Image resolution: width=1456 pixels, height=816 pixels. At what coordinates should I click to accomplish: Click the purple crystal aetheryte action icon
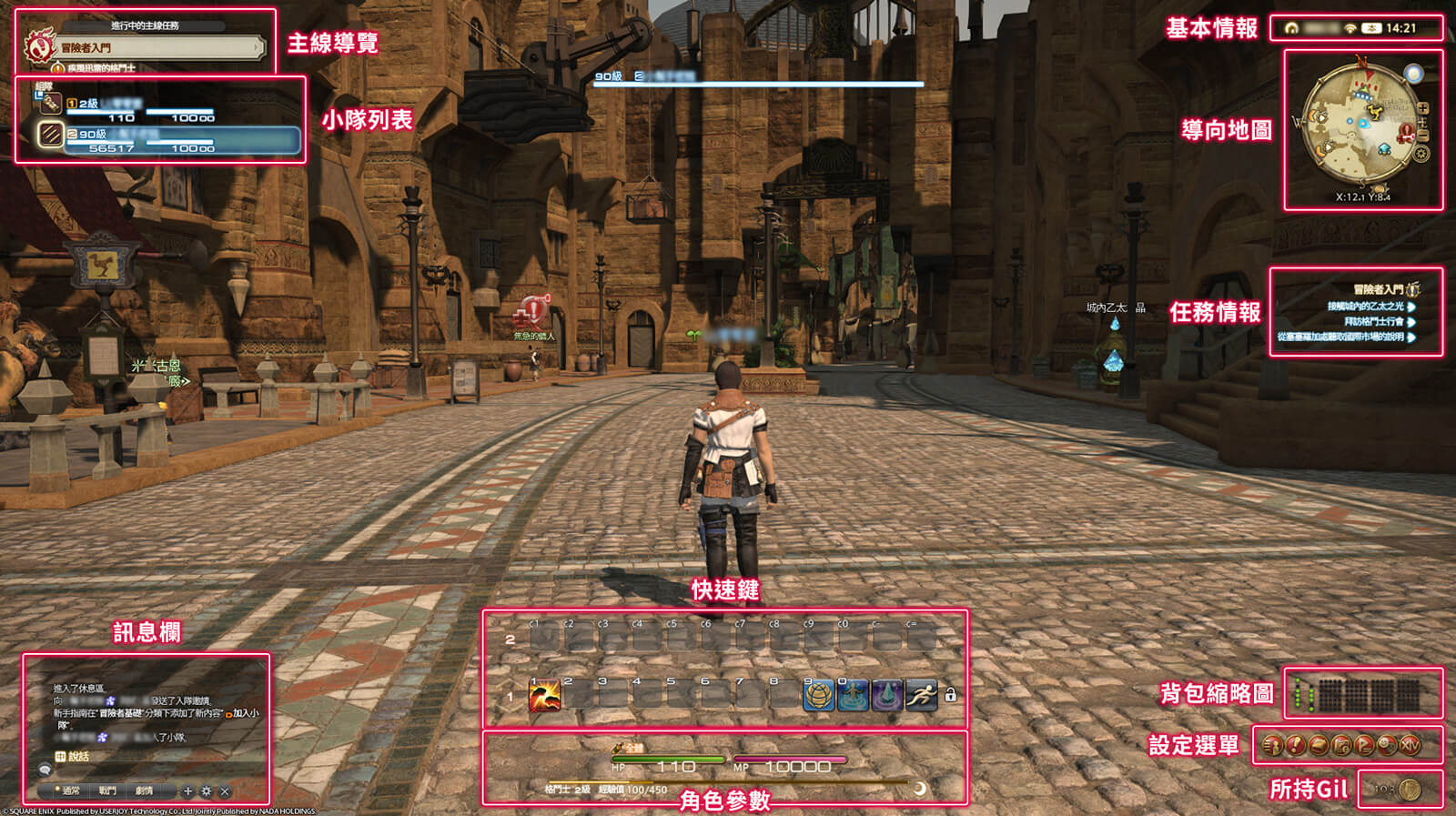887,696
